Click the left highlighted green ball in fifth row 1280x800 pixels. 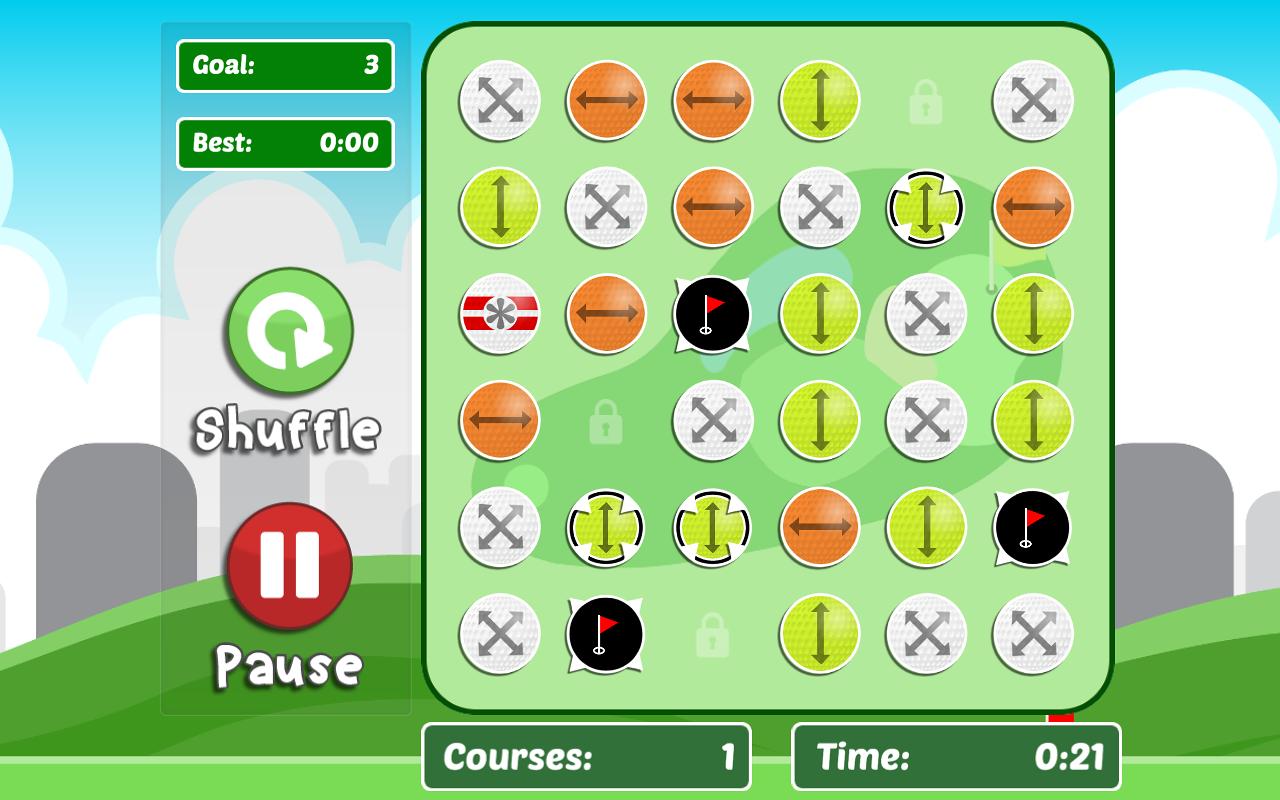605,527
